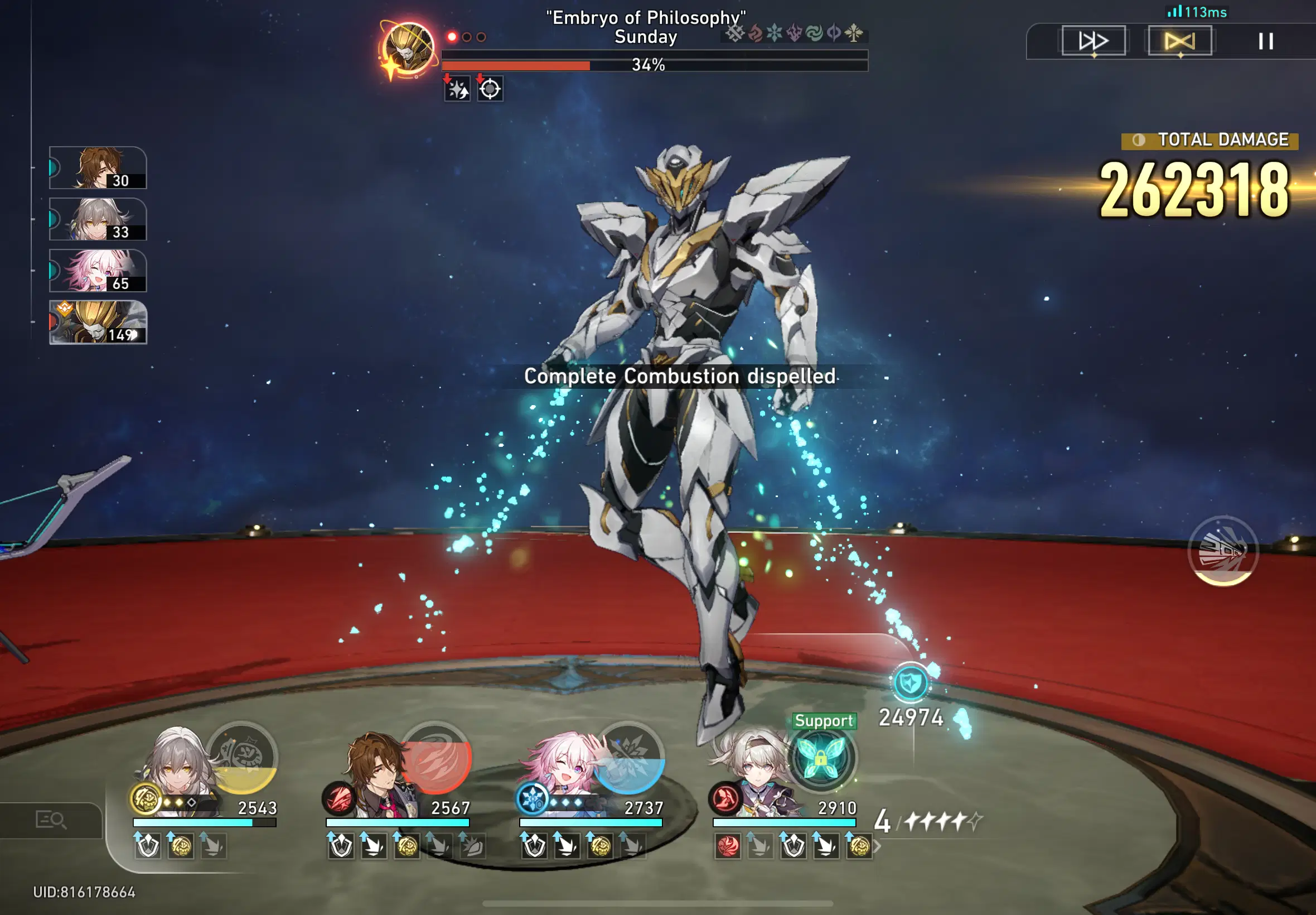Viewport: 1316px width, 915px height.
Task: Toggle auto-battle mode
Action: [1180, 40]
